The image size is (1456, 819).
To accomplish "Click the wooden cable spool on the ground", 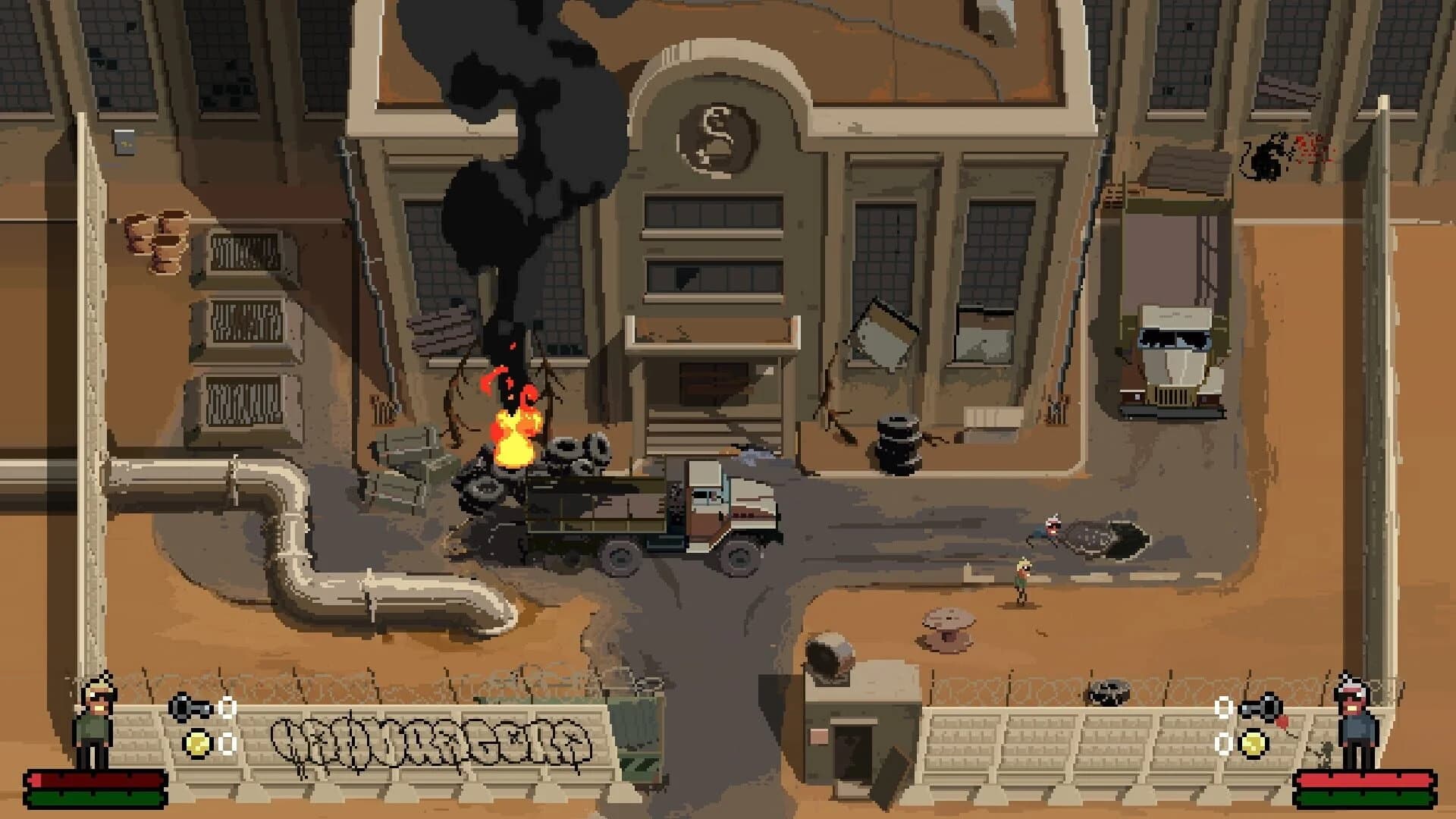I will click(x=949, y=629).
